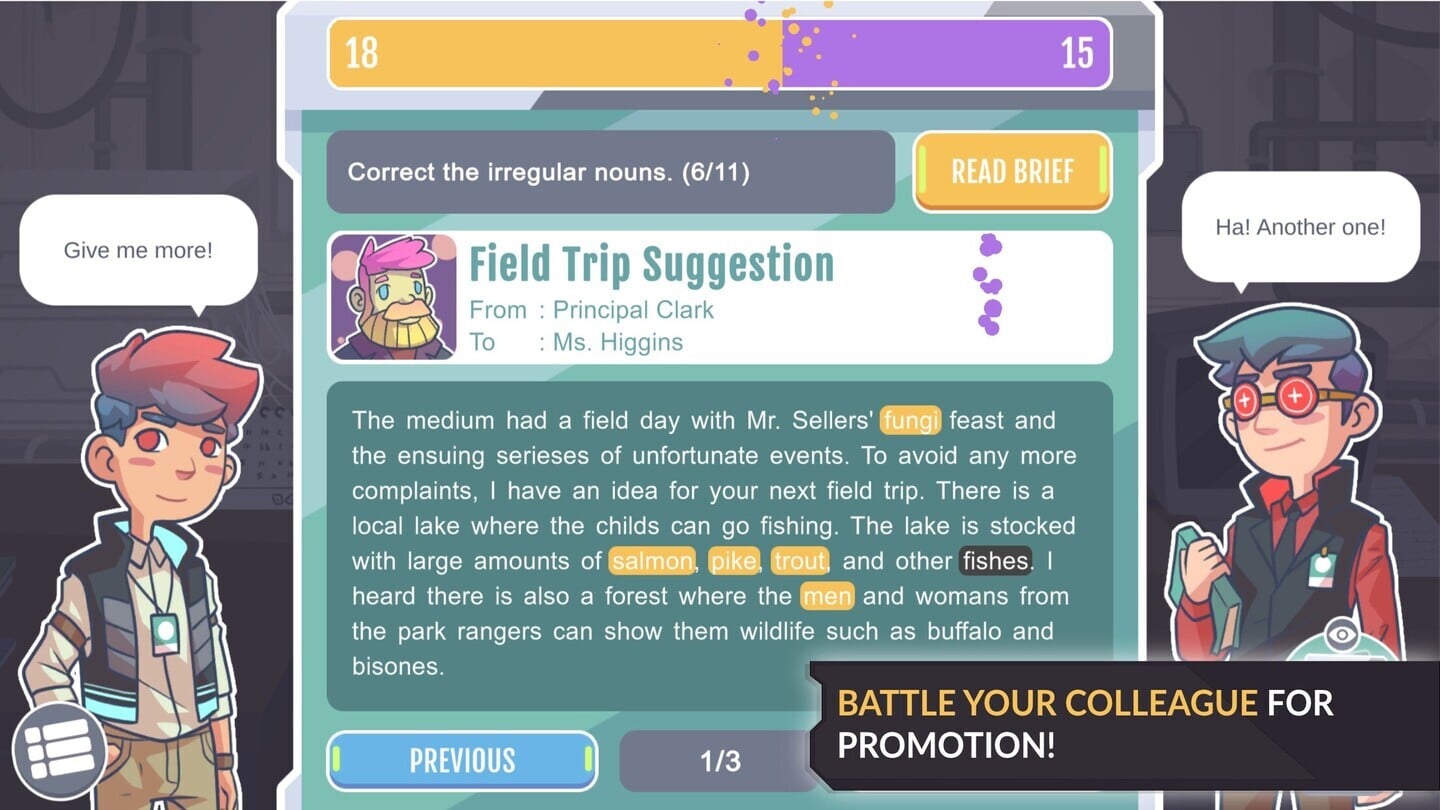Open the list menu icon
The width and height of the screenshot is (1440, 810).
58,748
